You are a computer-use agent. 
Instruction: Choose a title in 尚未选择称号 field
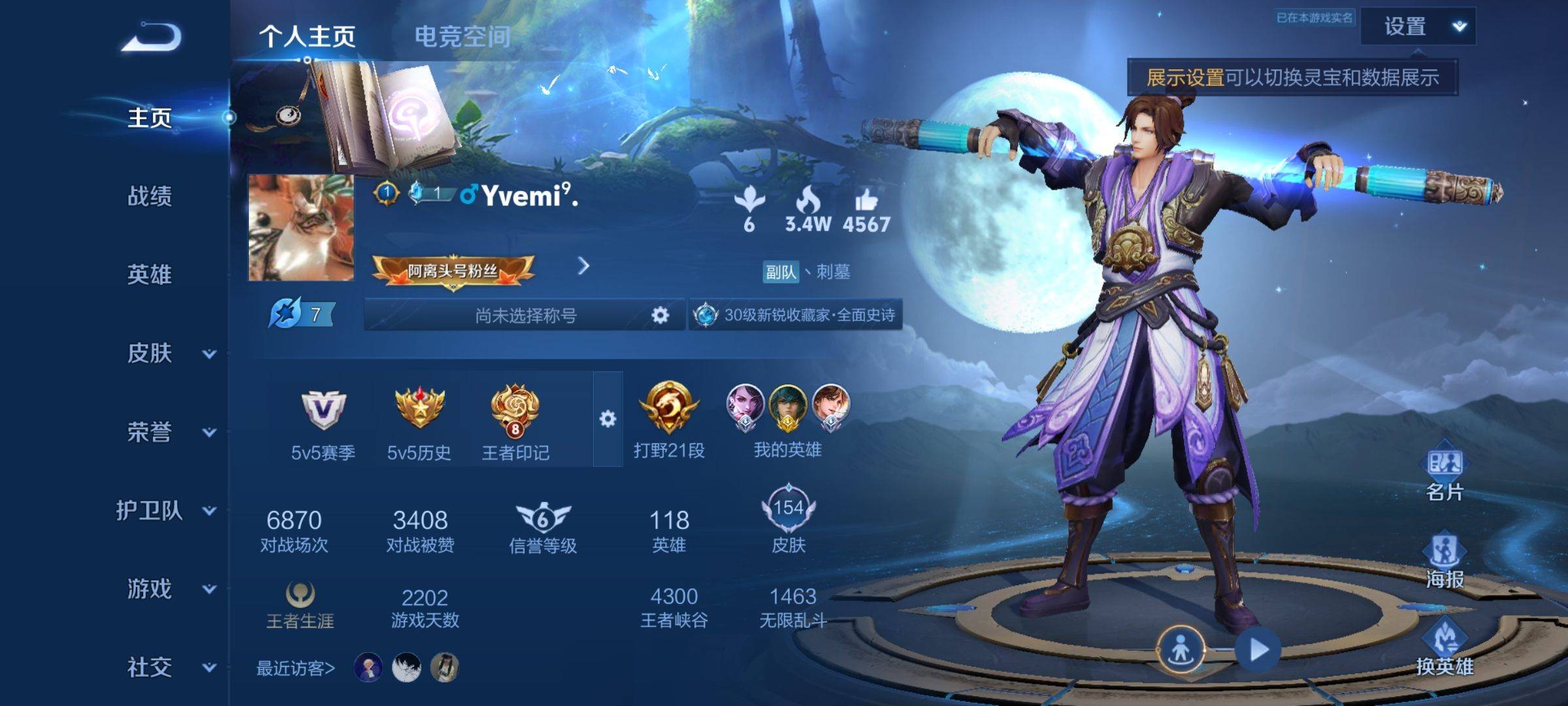(x=525, y=316)
